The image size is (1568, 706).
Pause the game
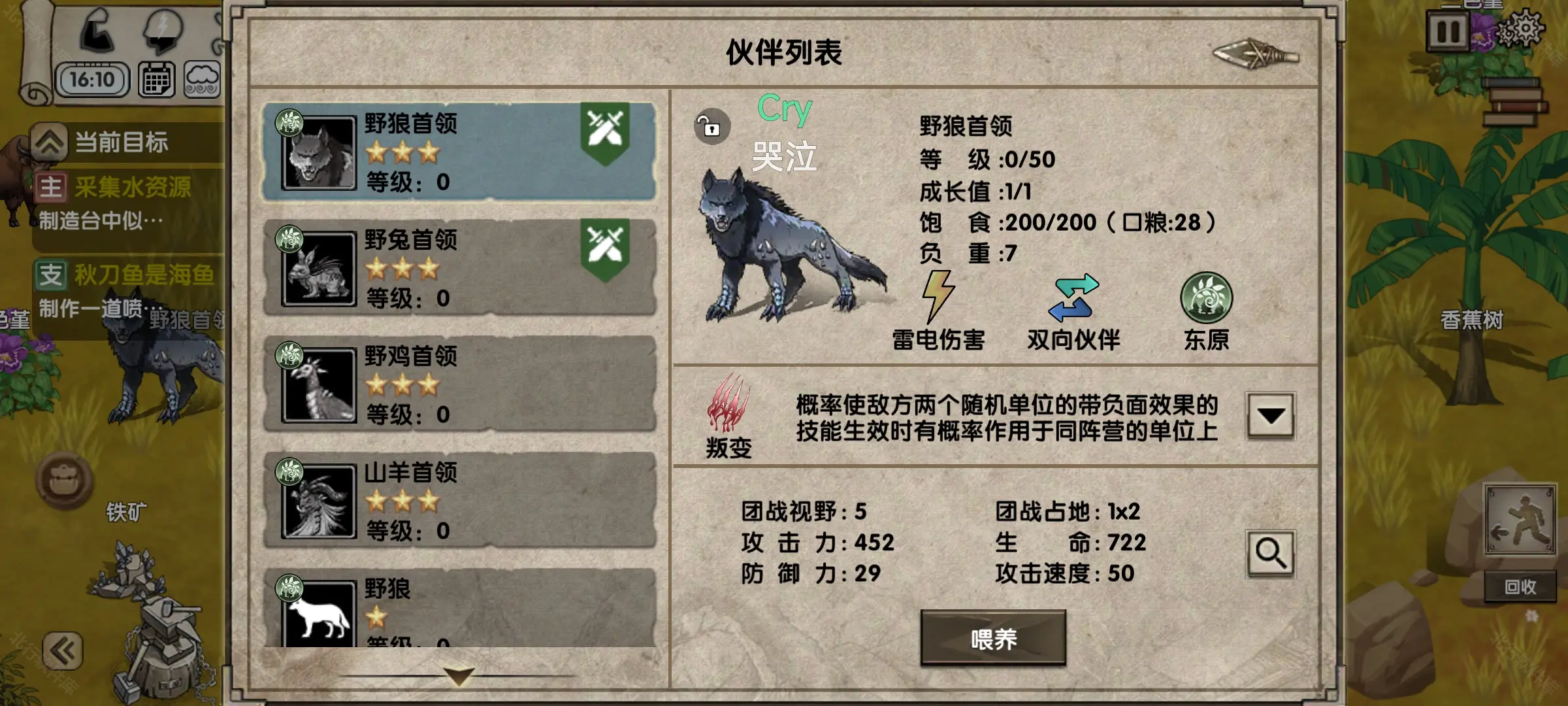pyautogui.click(x=1447, y=31)
